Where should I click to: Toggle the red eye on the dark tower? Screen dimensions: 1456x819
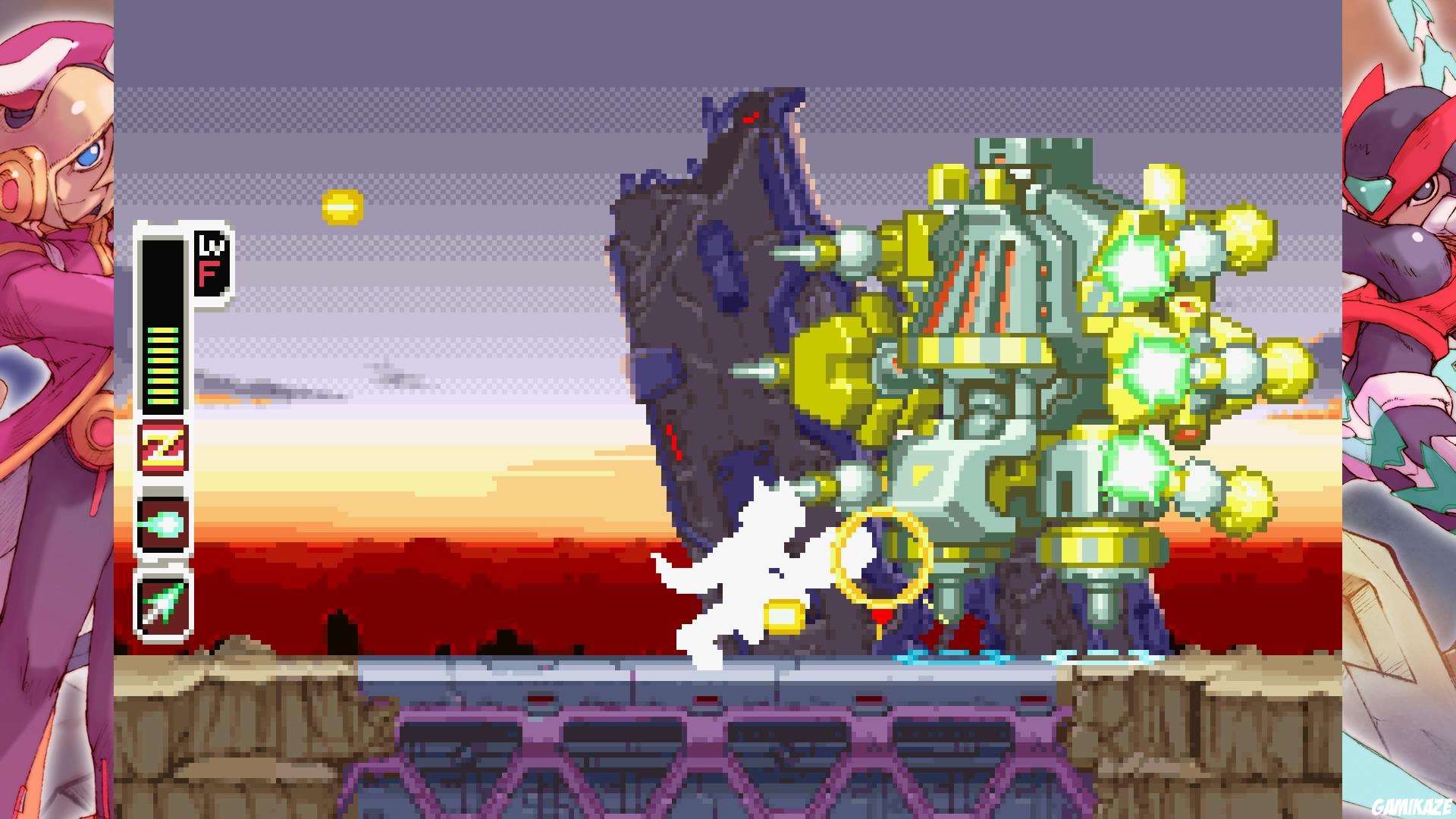[751, 118]
